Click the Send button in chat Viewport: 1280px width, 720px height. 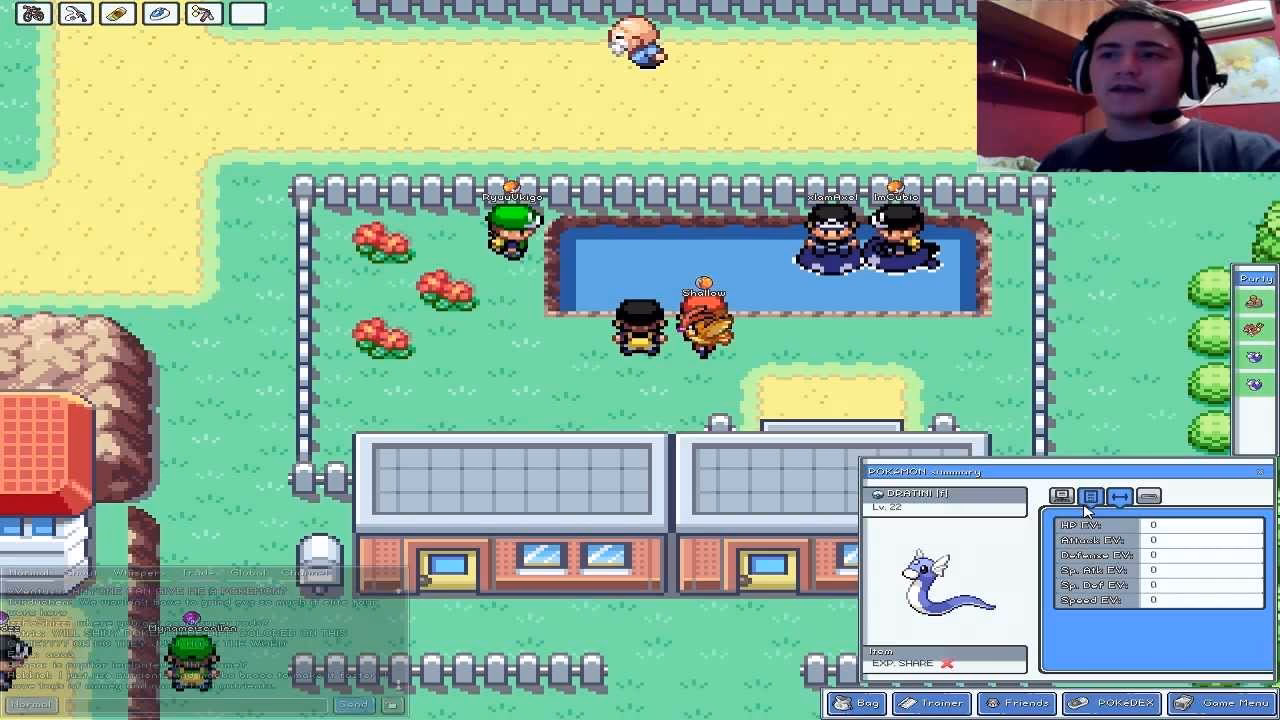click(353, 704)
